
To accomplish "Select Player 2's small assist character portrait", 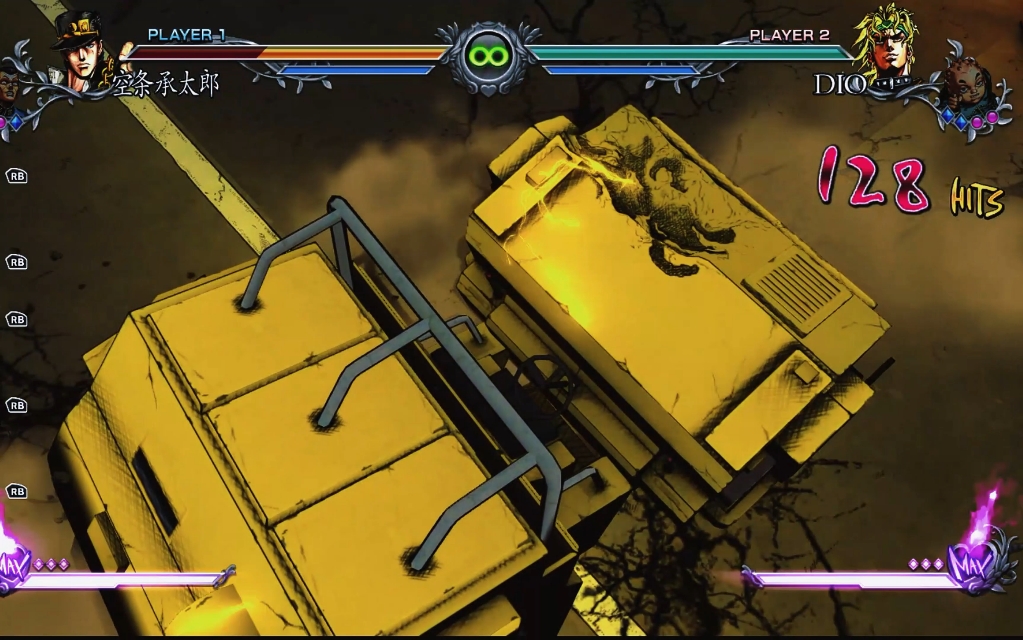I will coord(964,87).
